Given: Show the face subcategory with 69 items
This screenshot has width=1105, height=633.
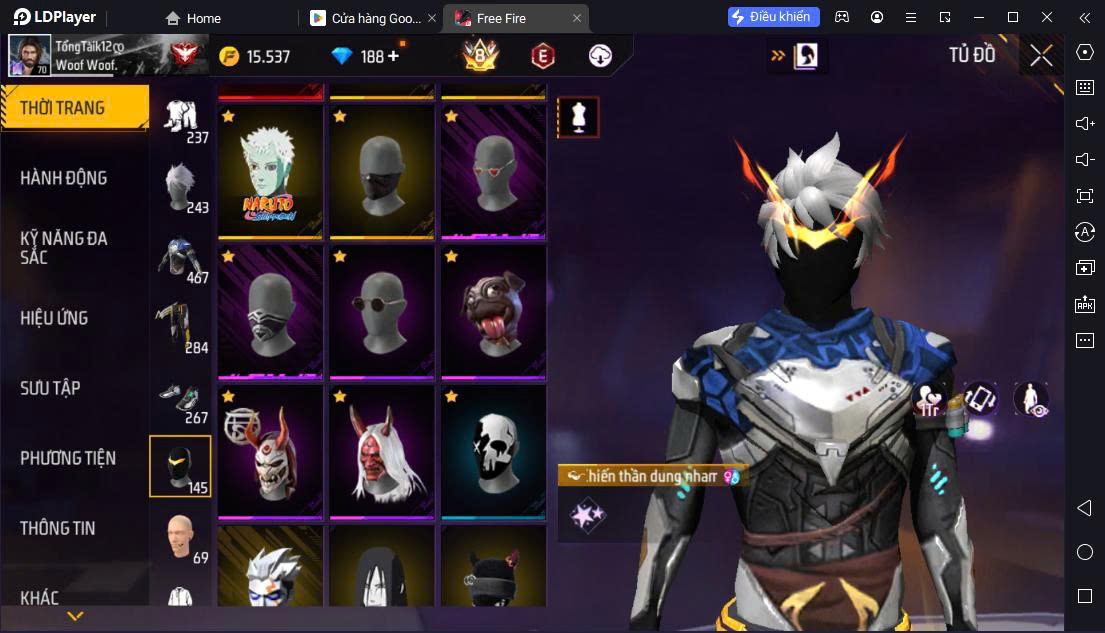Looking at the screenshot, I should coord(181,538).
